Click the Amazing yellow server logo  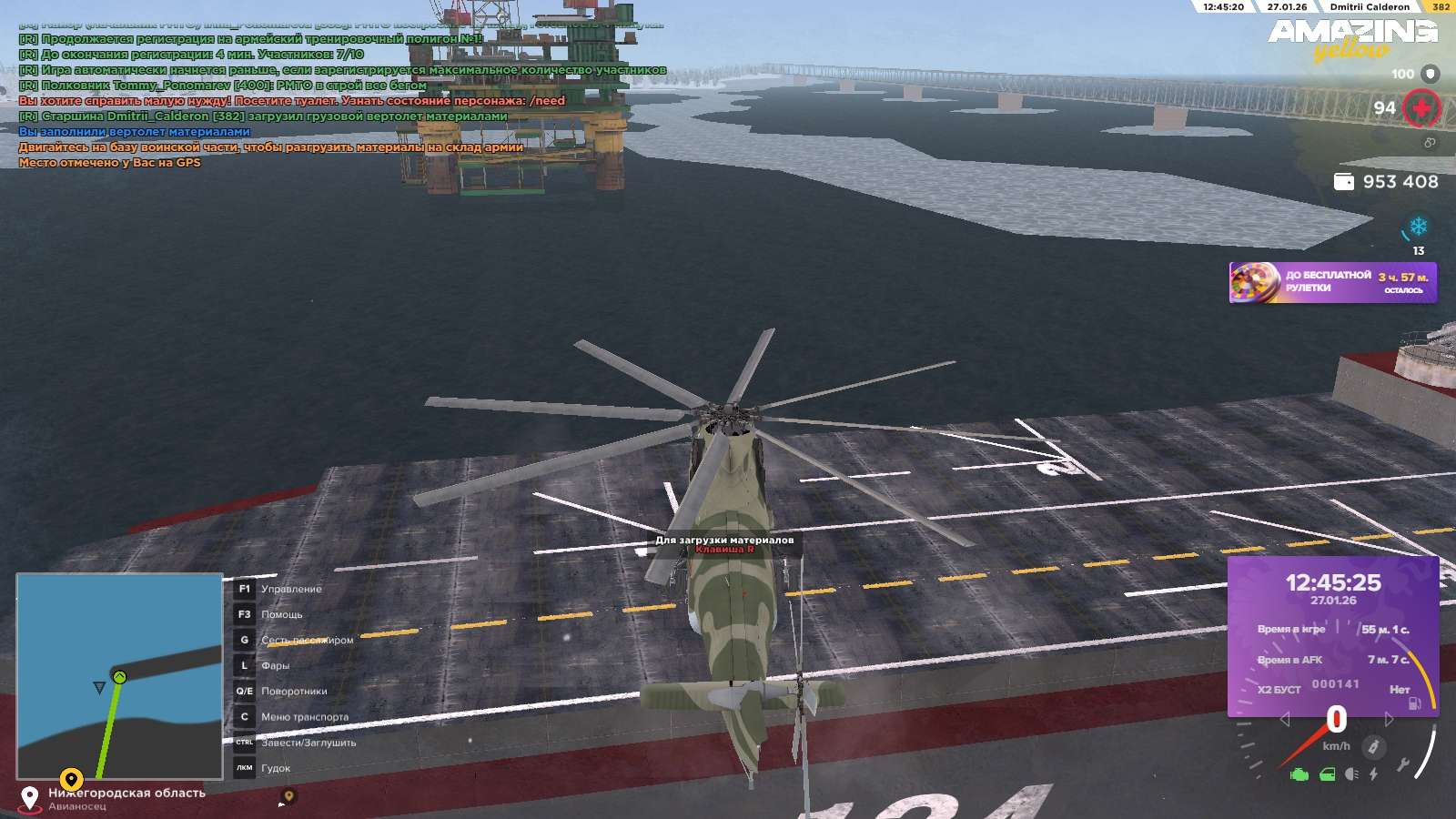1352,39
